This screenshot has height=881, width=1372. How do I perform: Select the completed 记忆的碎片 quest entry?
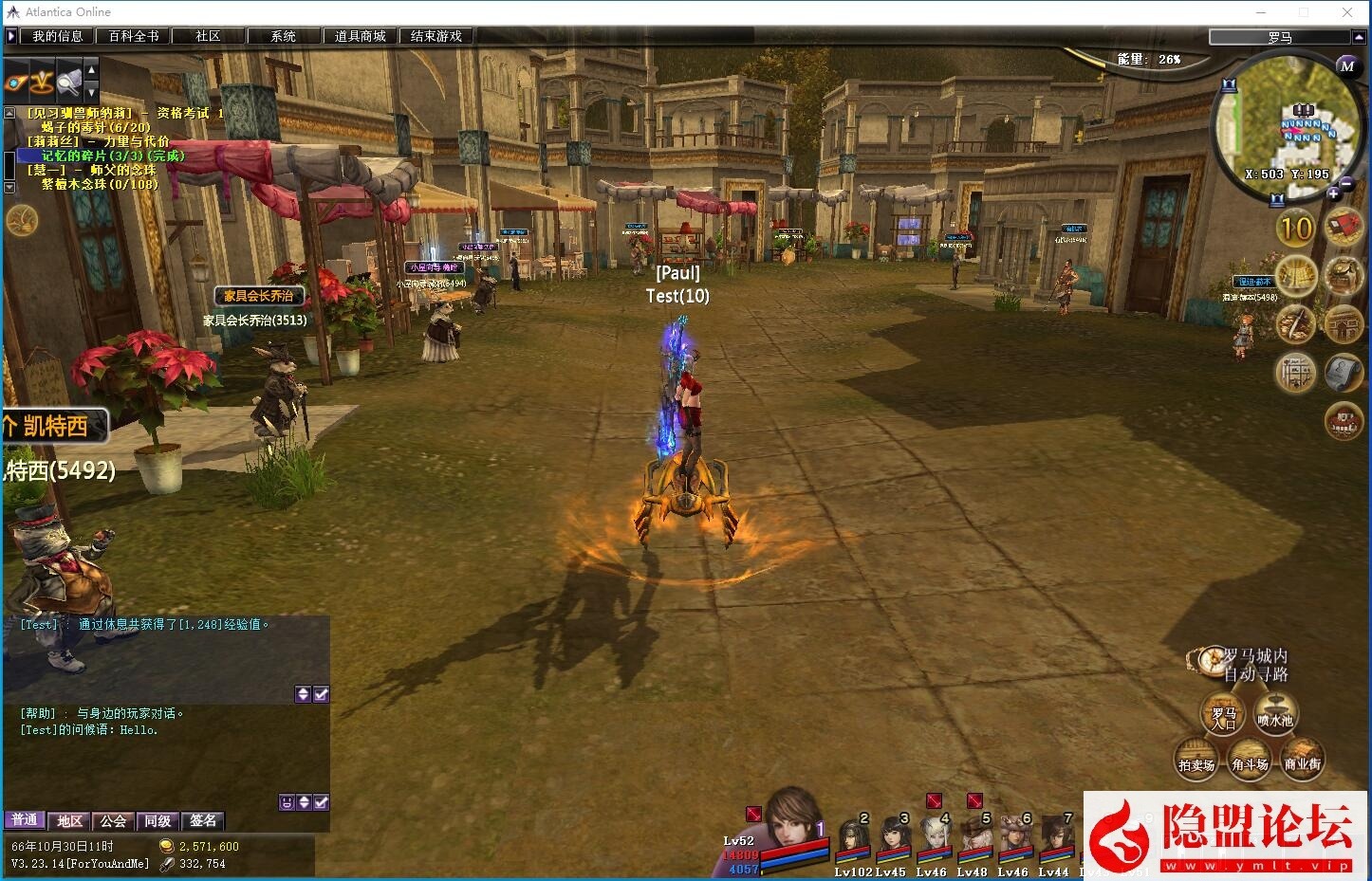pyautogui.click(x=113, y=156)
